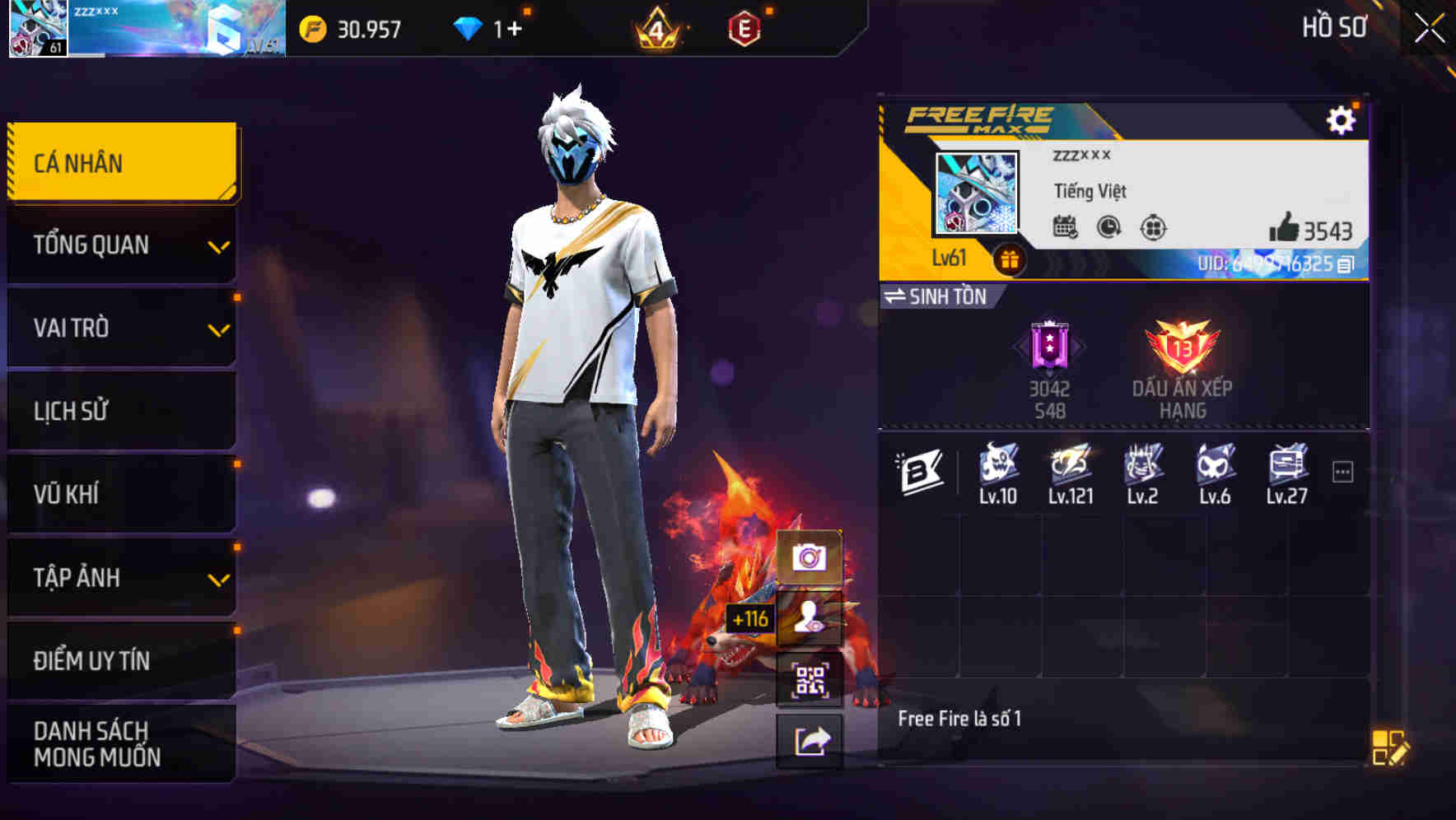The width and height of the screenshot is (1456, 820).
Task: Click the ellipsis to show more badges
Action: tap(1344, 469)
